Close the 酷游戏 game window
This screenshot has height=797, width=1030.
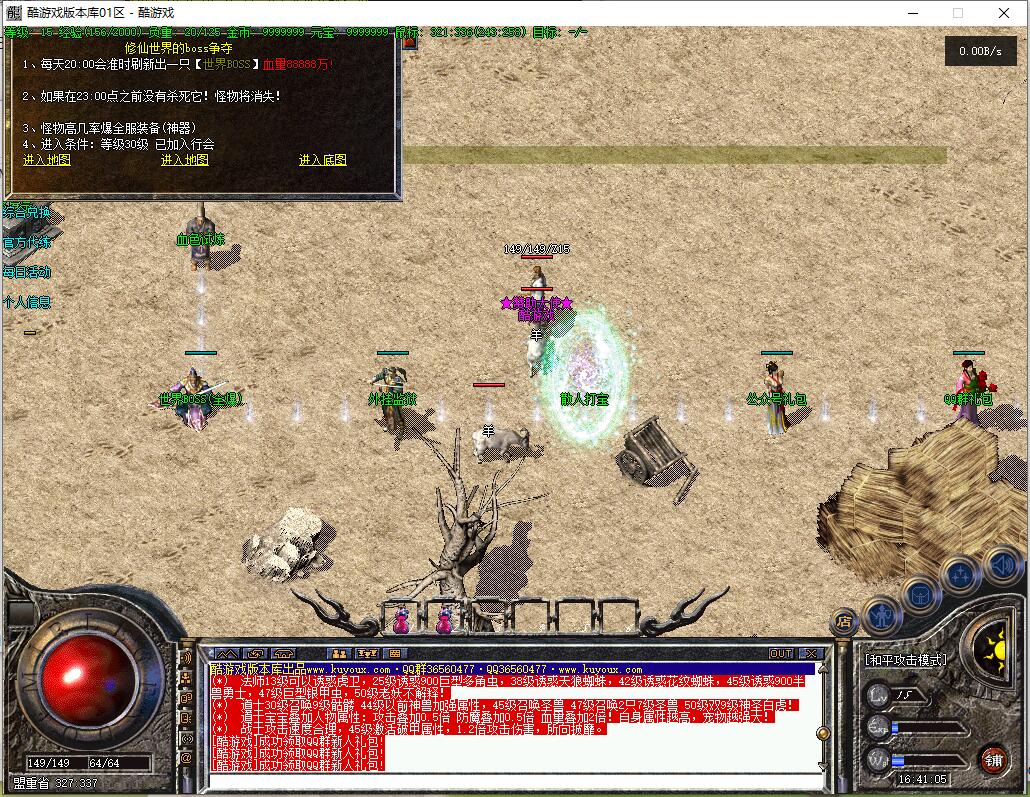pos(1004,14)
